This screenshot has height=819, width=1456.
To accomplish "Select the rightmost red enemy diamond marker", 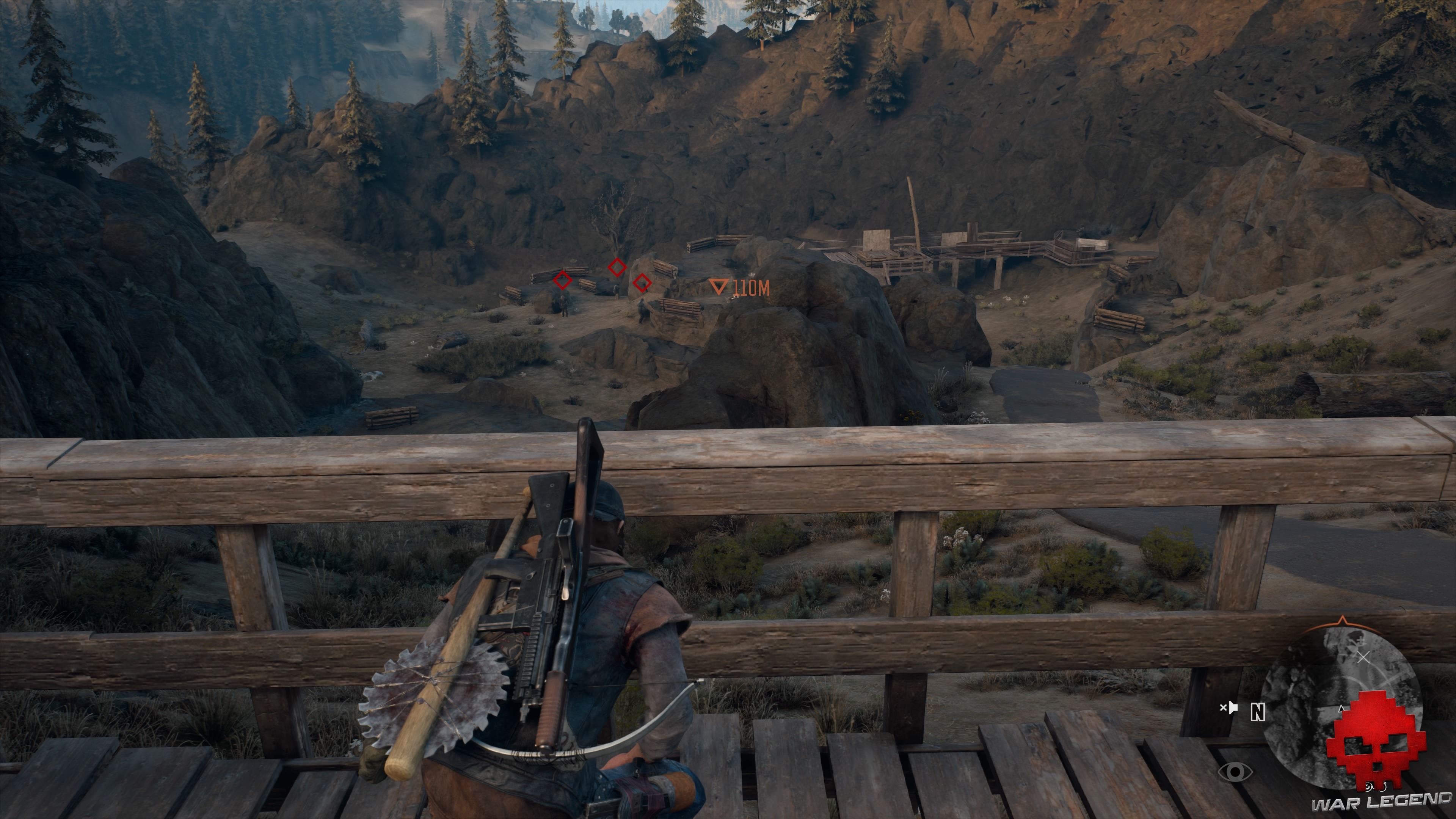I will click(642, 284).
